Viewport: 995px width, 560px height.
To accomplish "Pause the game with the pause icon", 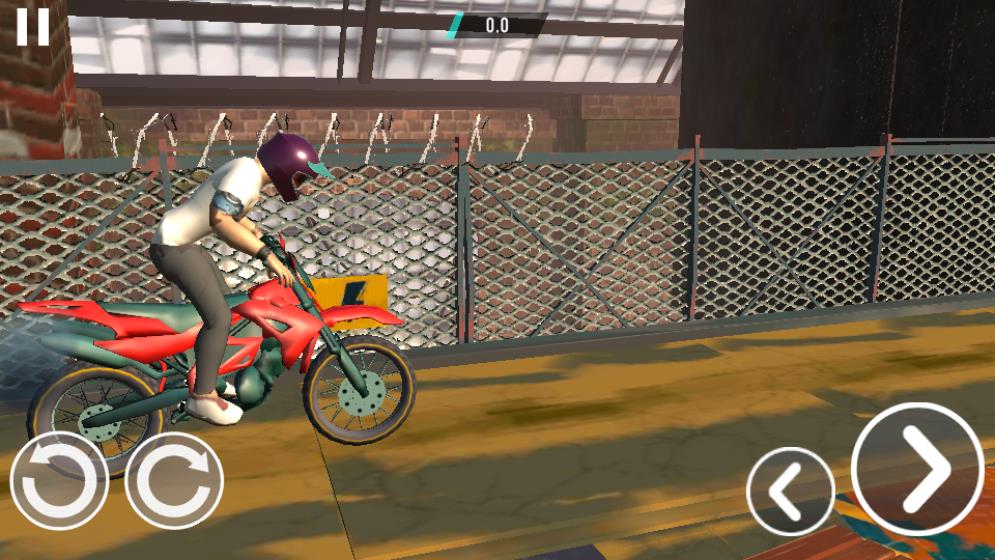I will tap(32, 27).
